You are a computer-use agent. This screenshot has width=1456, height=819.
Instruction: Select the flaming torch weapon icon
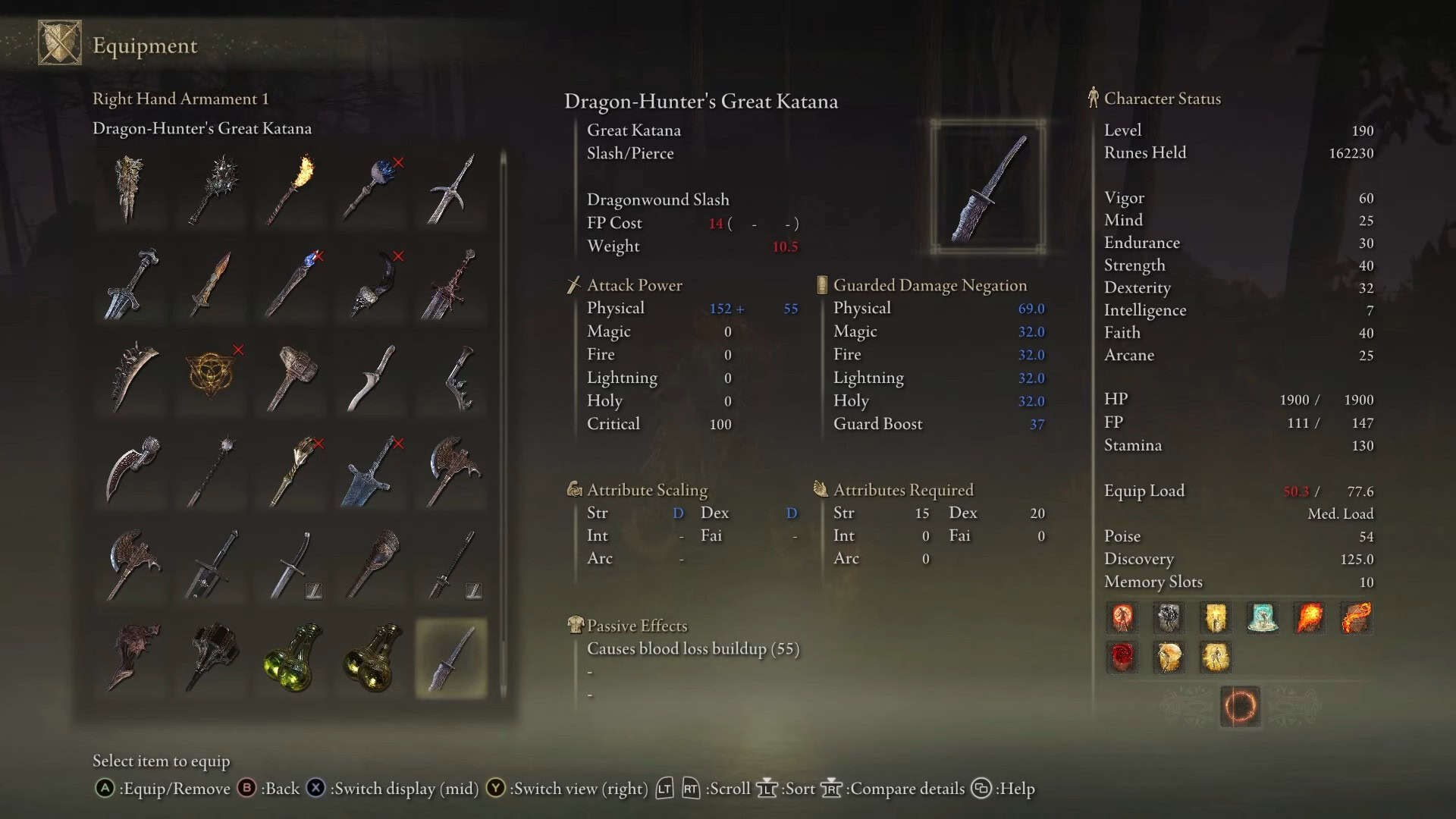pyautogui.click(x=290, y=190)
